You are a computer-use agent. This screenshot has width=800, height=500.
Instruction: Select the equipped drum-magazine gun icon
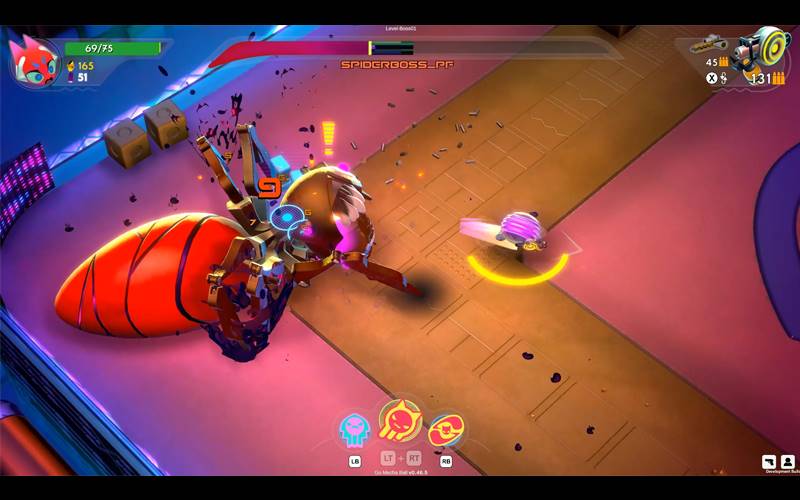[x=762, y=50]
